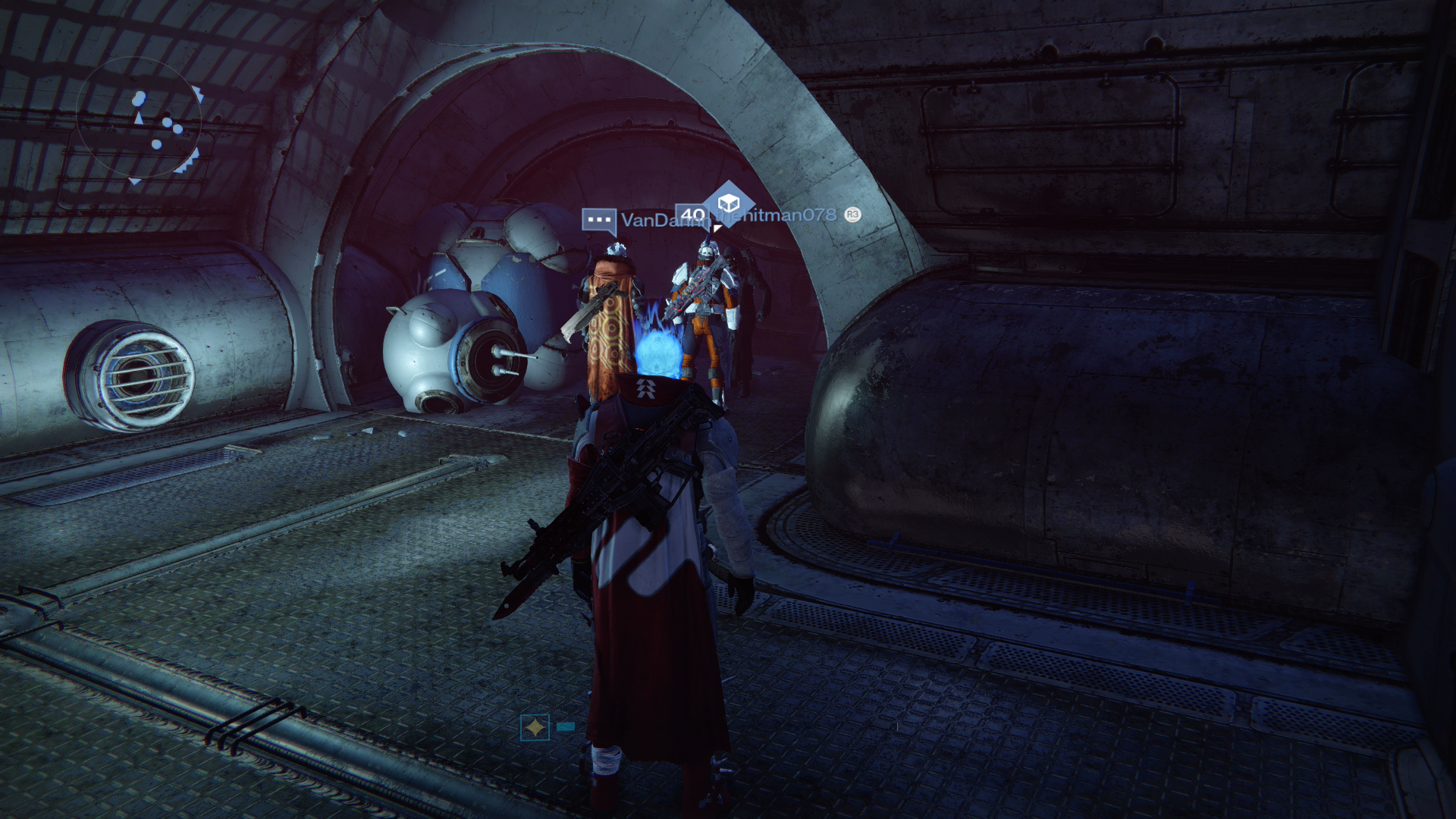Click the circular radar in the corner

(139, 121)
